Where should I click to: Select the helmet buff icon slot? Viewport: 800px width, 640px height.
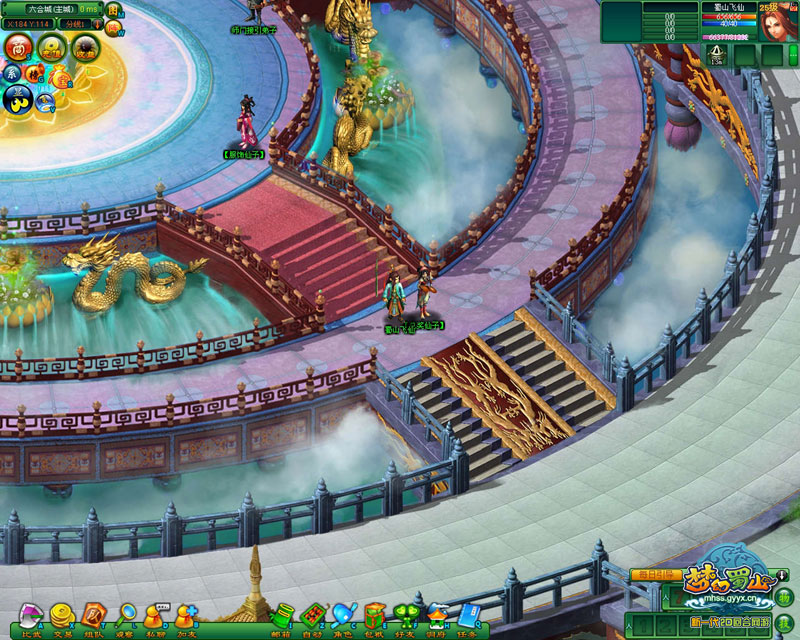717,54
